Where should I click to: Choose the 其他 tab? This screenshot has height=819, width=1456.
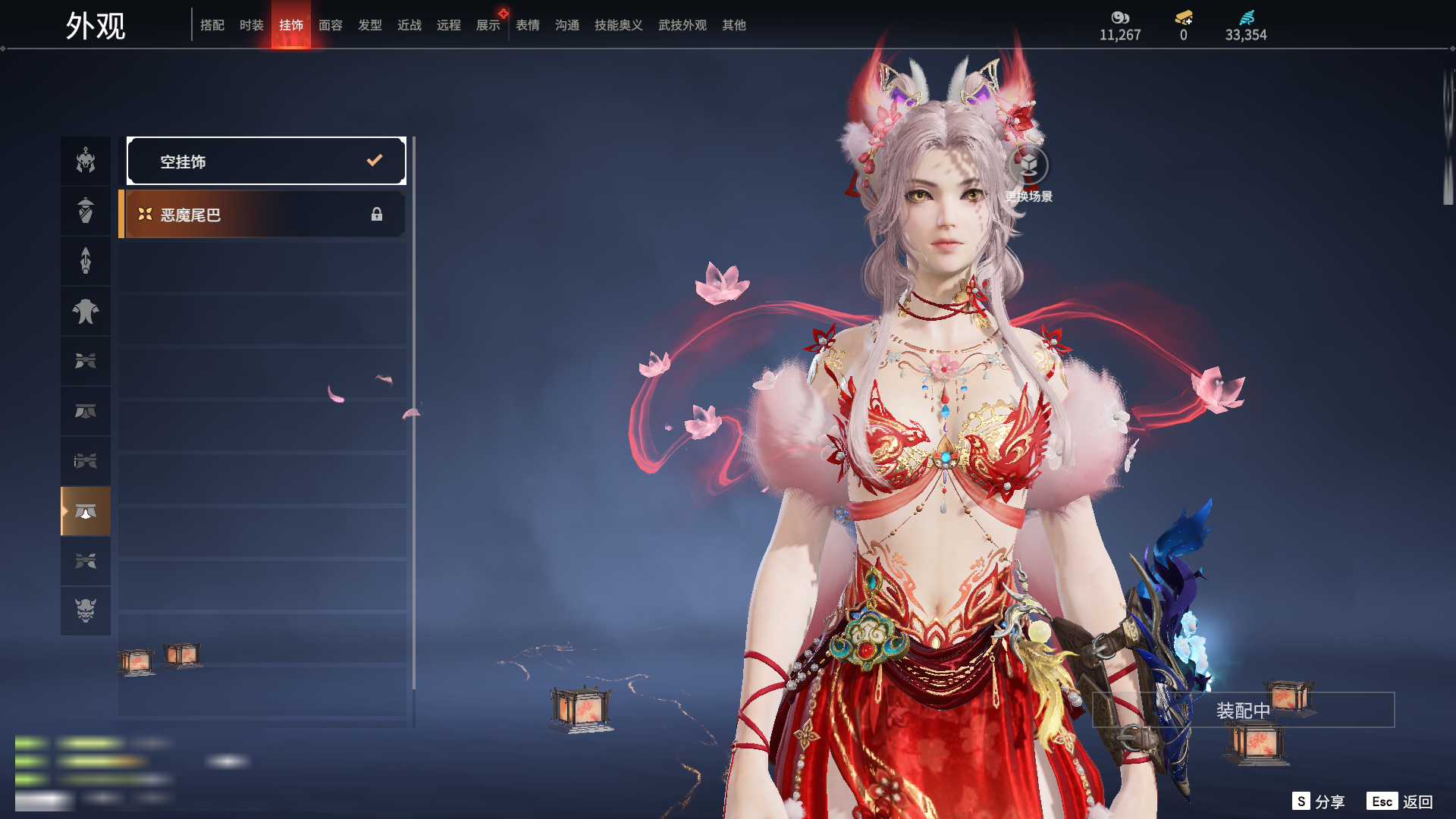coord(734,25)
